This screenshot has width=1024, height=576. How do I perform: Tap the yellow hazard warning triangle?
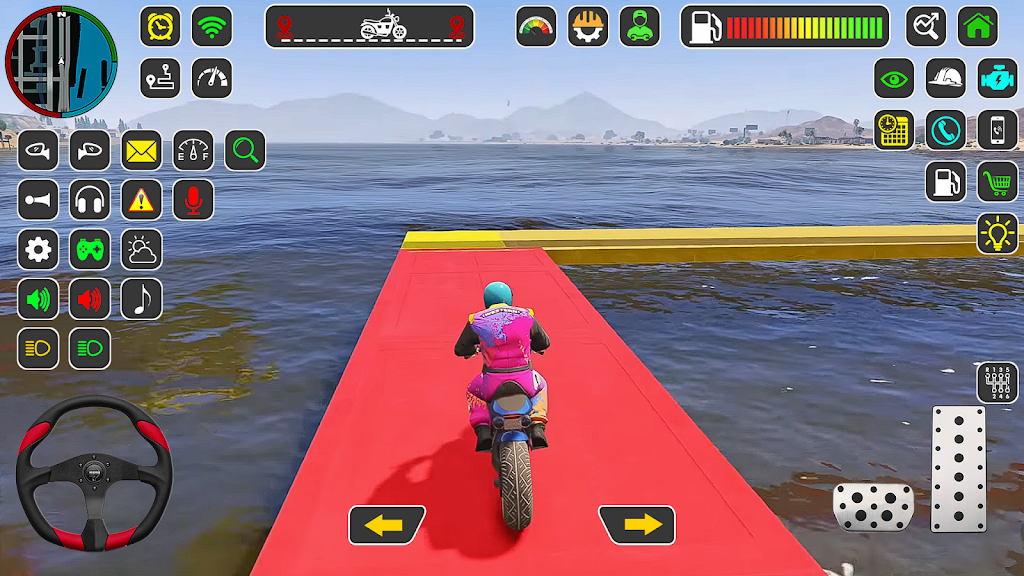pos(142,200)
